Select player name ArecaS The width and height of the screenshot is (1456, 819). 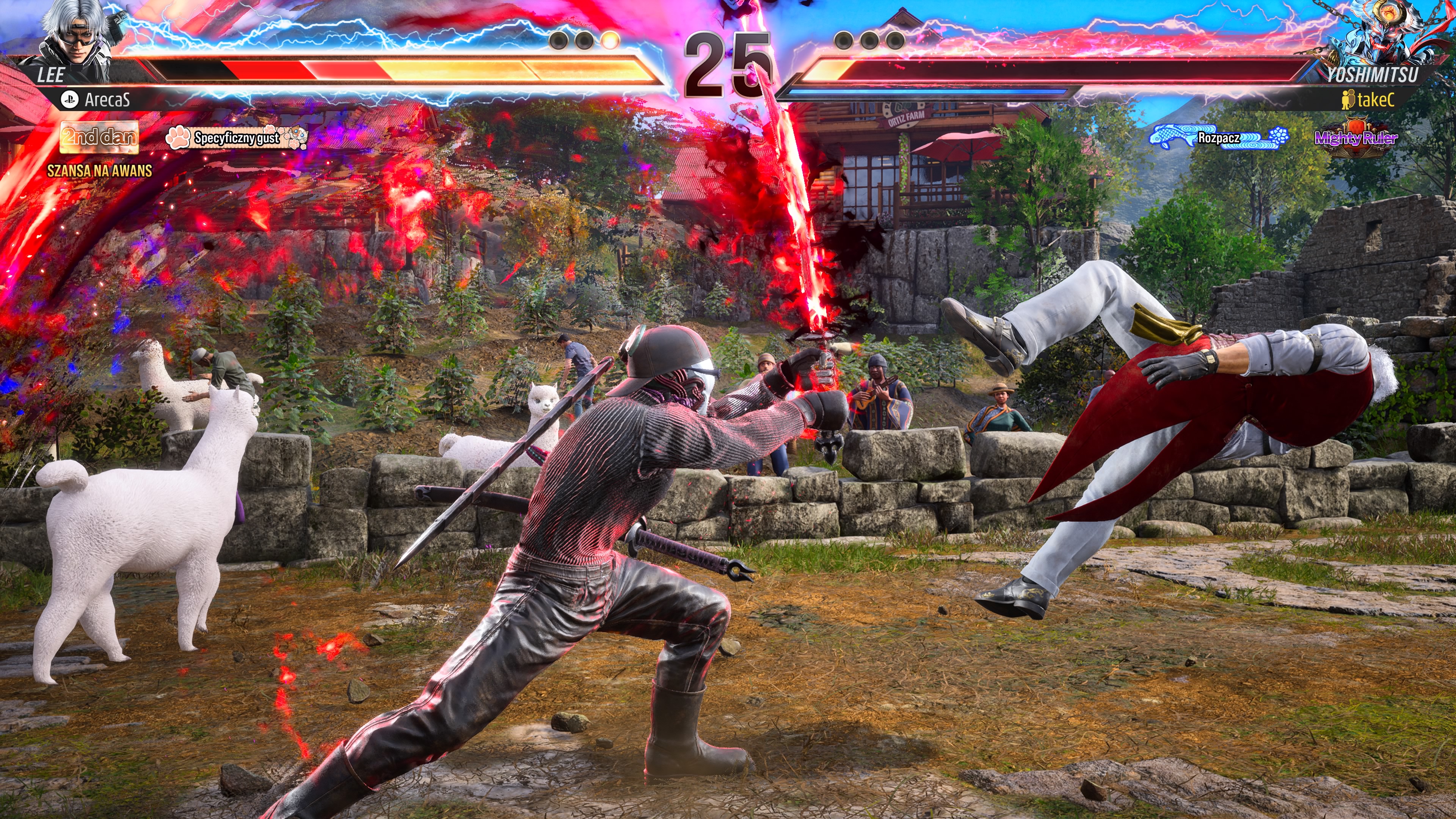click(x=107, y=100)
